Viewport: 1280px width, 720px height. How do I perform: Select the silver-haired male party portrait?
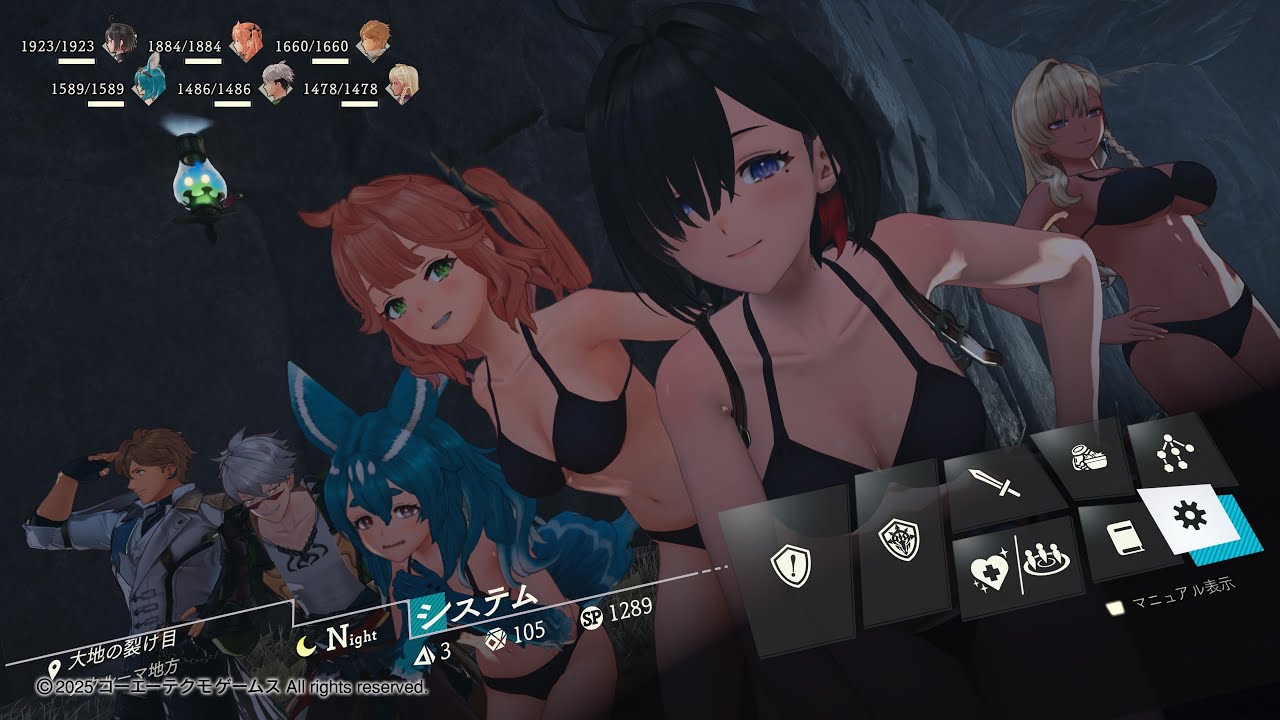pos(275,84)
